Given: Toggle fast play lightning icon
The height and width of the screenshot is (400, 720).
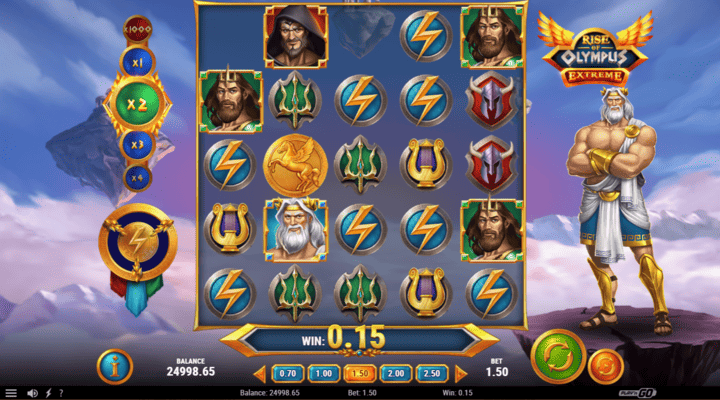Looking at the screenshot, I should (x=48, y=393).
